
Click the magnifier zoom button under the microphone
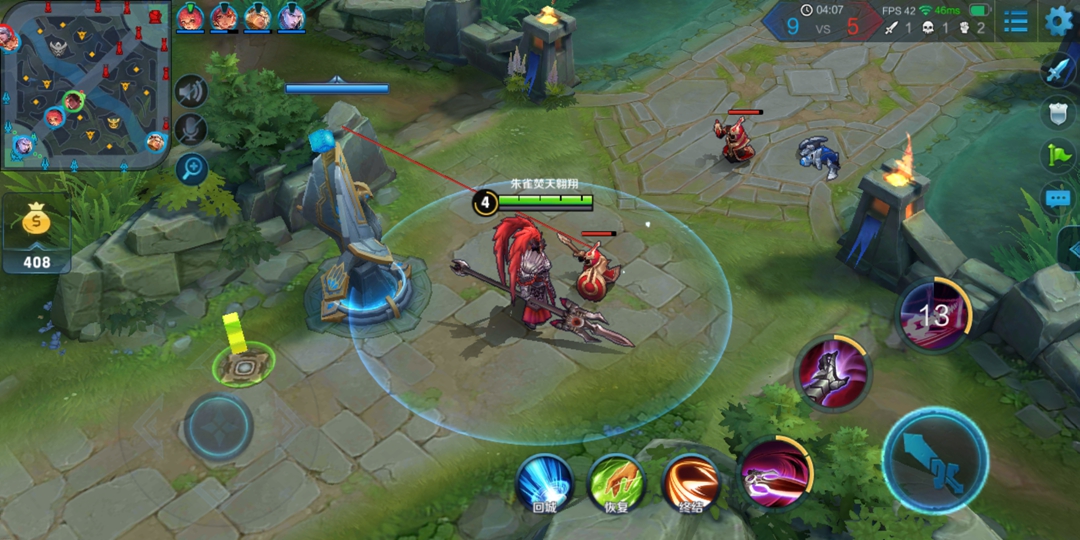(x=191, y=169)
